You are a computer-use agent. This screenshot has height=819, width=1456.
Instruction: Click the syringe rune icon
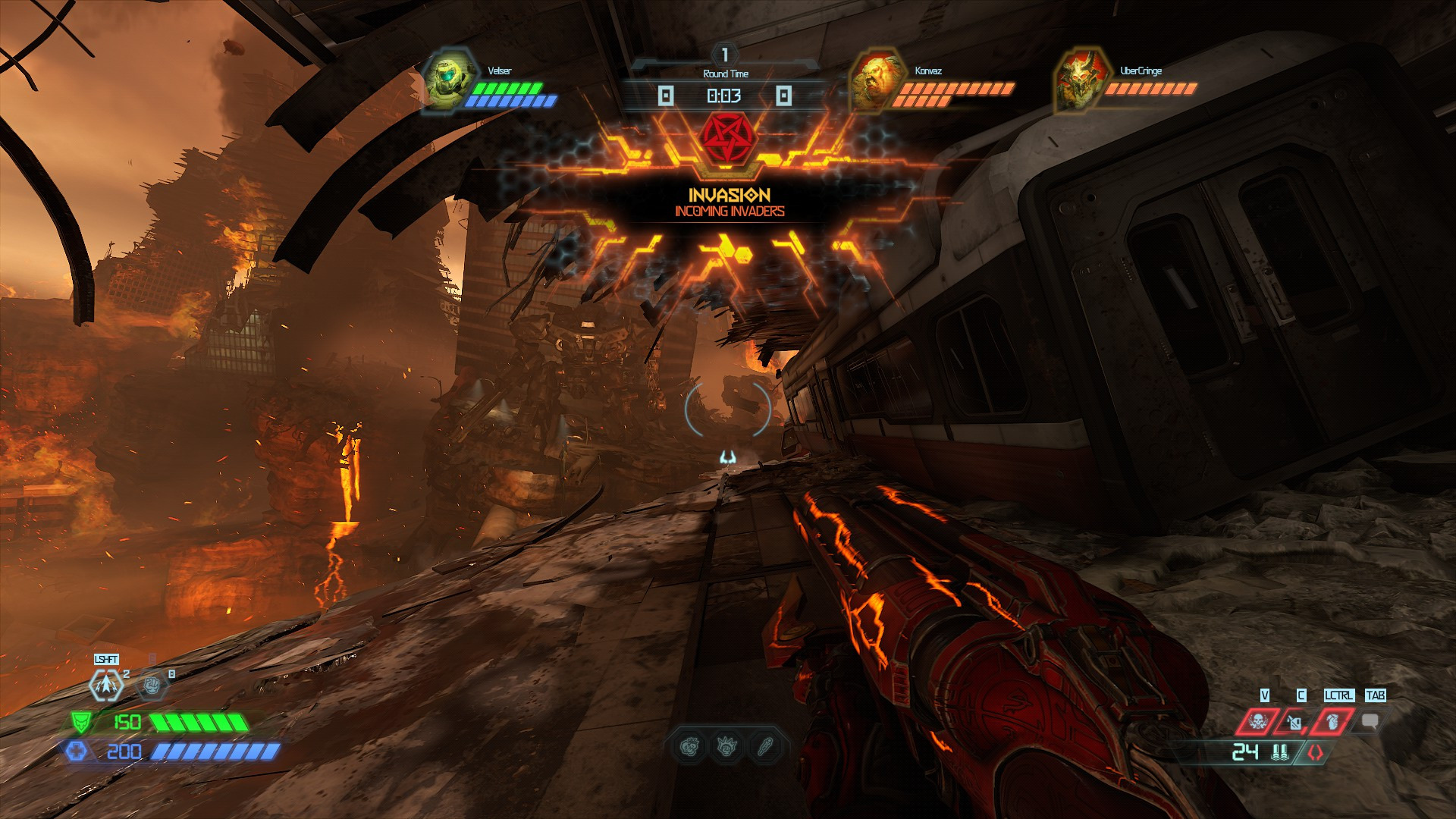tap(763, 748)
